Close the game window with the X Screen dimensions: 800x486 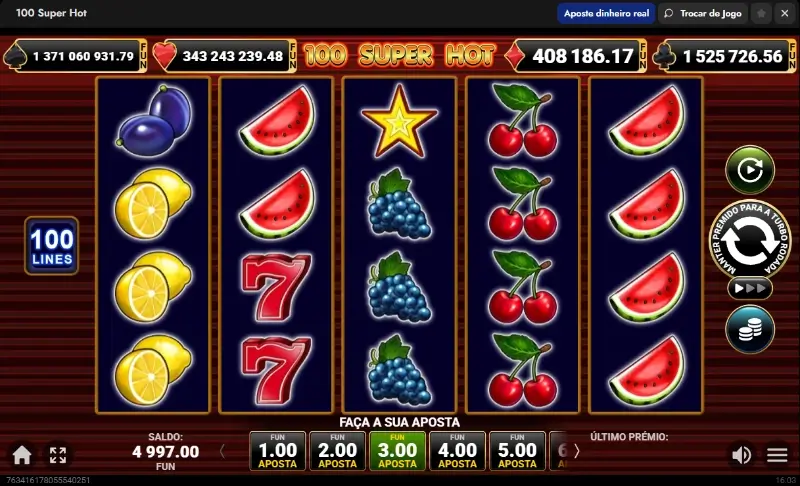point(784,13)
